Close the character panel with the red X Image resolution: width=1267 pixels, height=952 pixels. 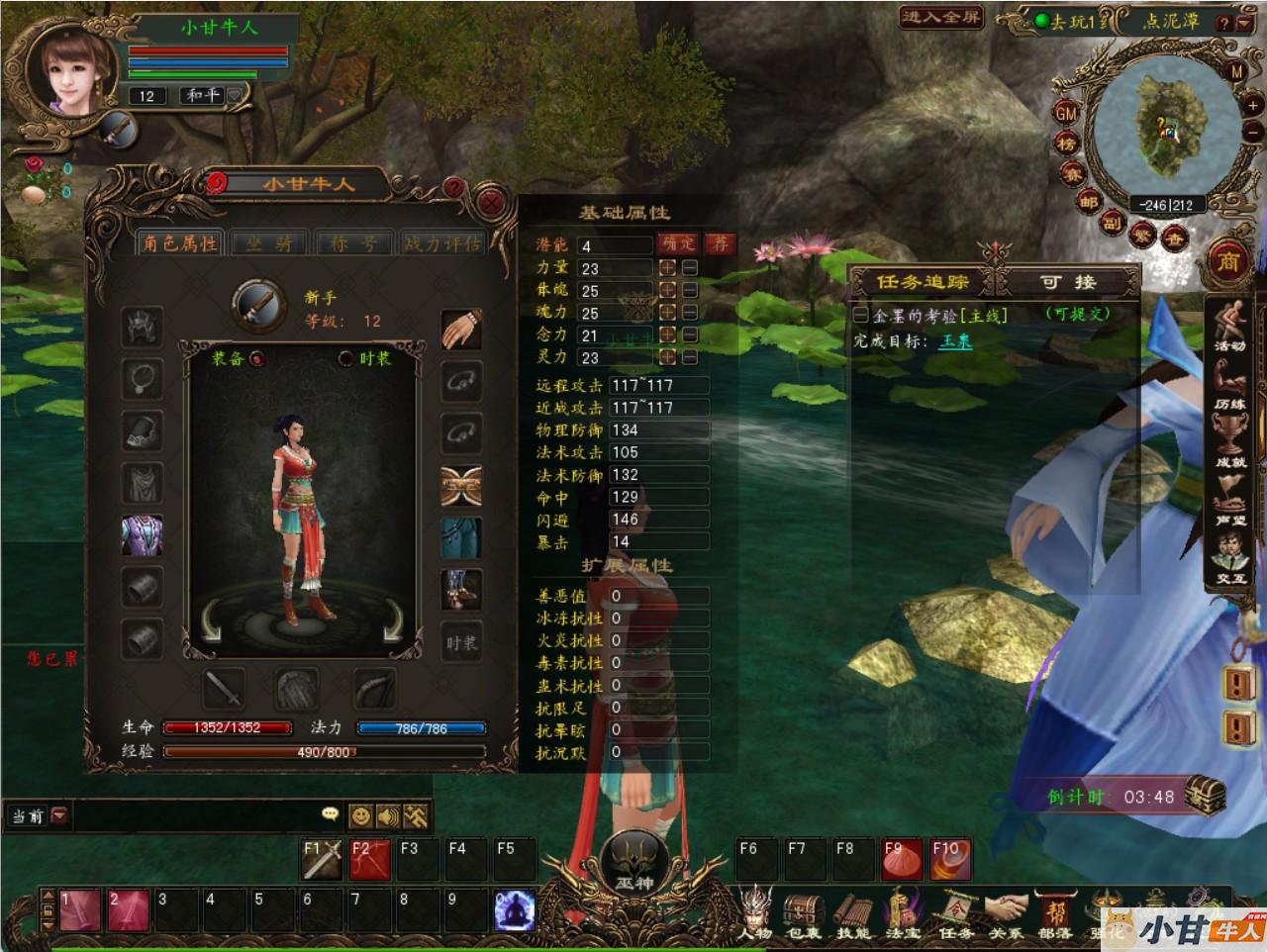490,204
